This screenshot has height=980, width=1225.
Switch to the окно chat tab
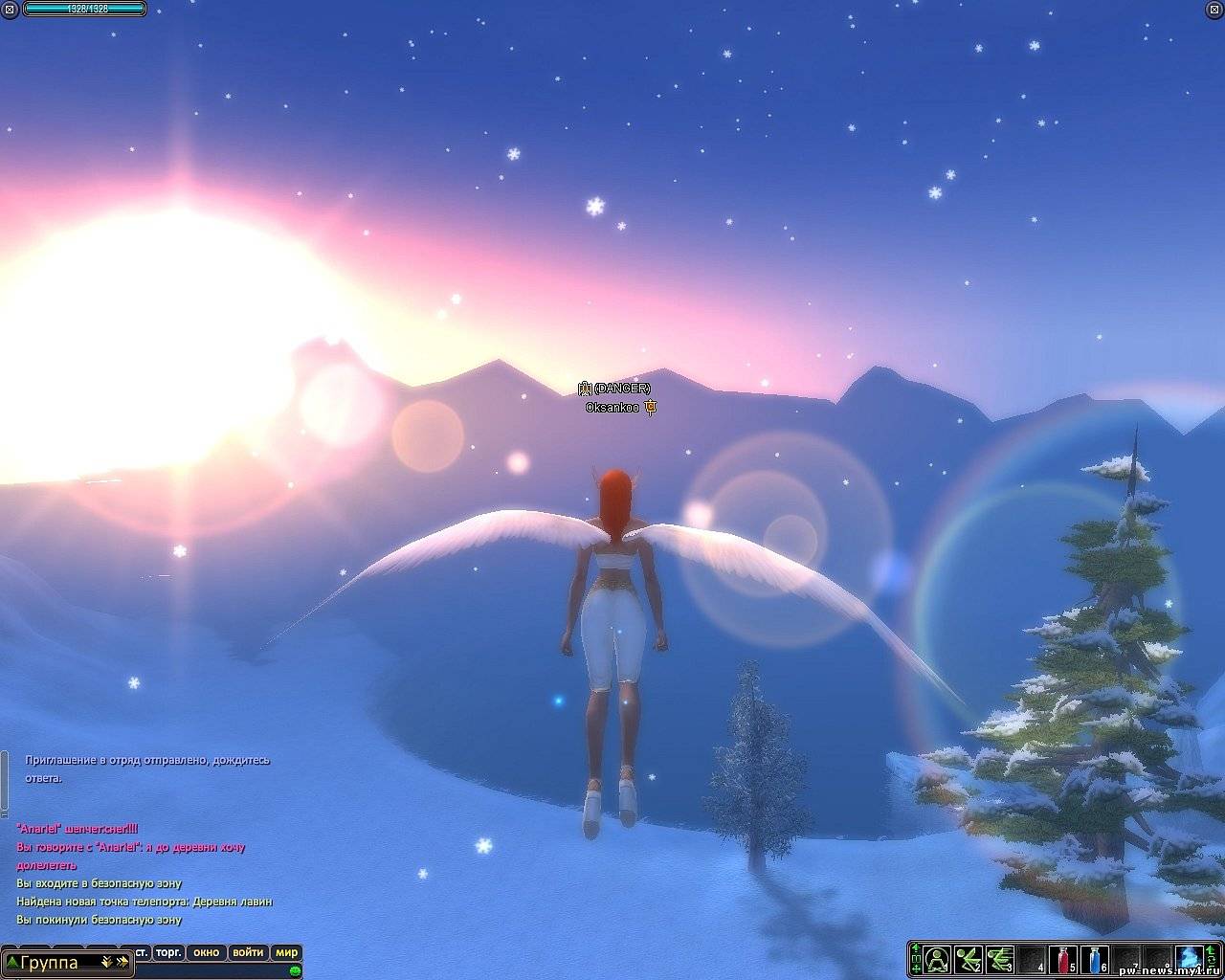(x=206, y=952)
